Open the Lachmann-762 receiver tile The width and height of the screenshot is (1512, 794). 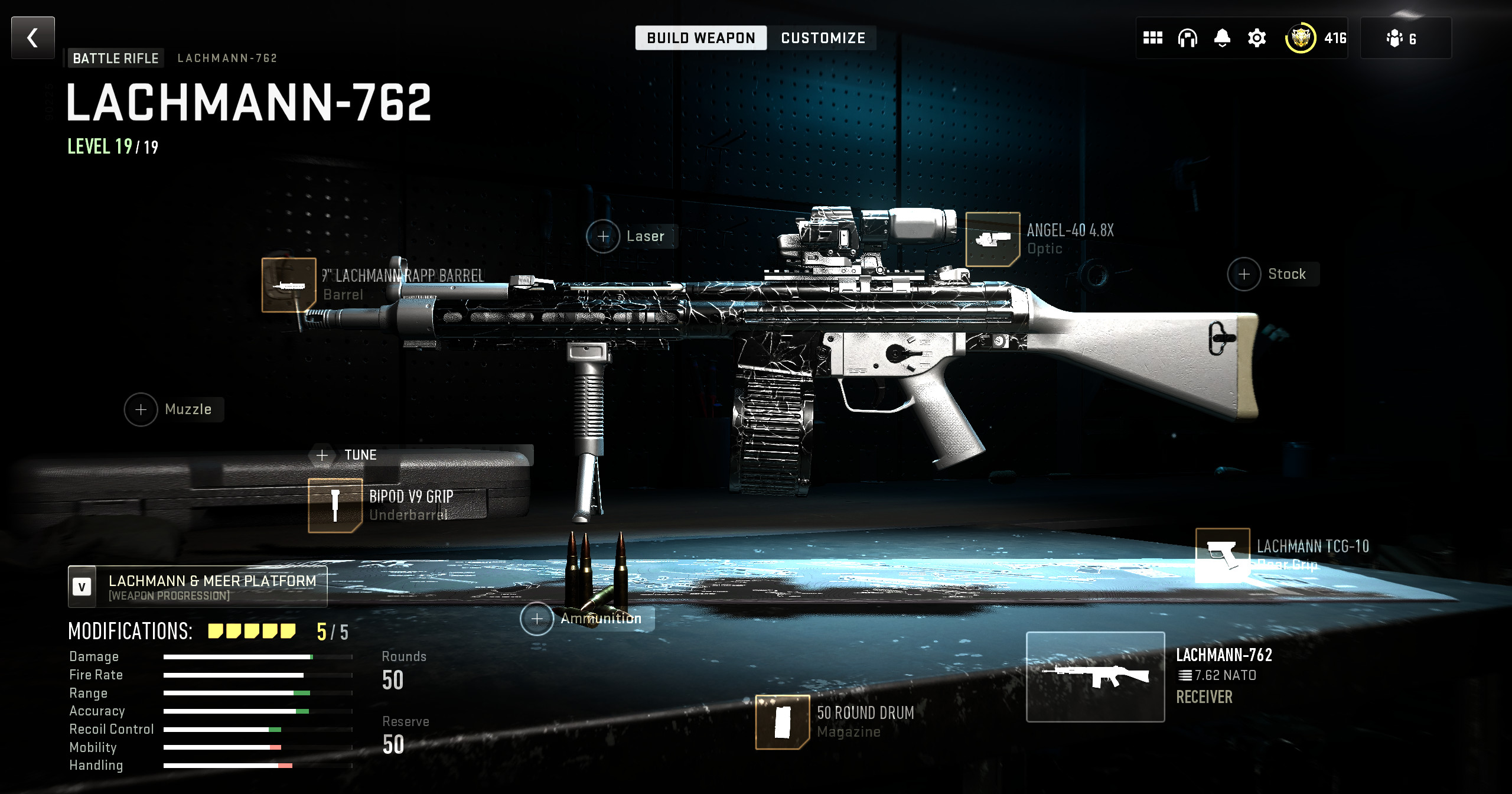pos(1096,677)
